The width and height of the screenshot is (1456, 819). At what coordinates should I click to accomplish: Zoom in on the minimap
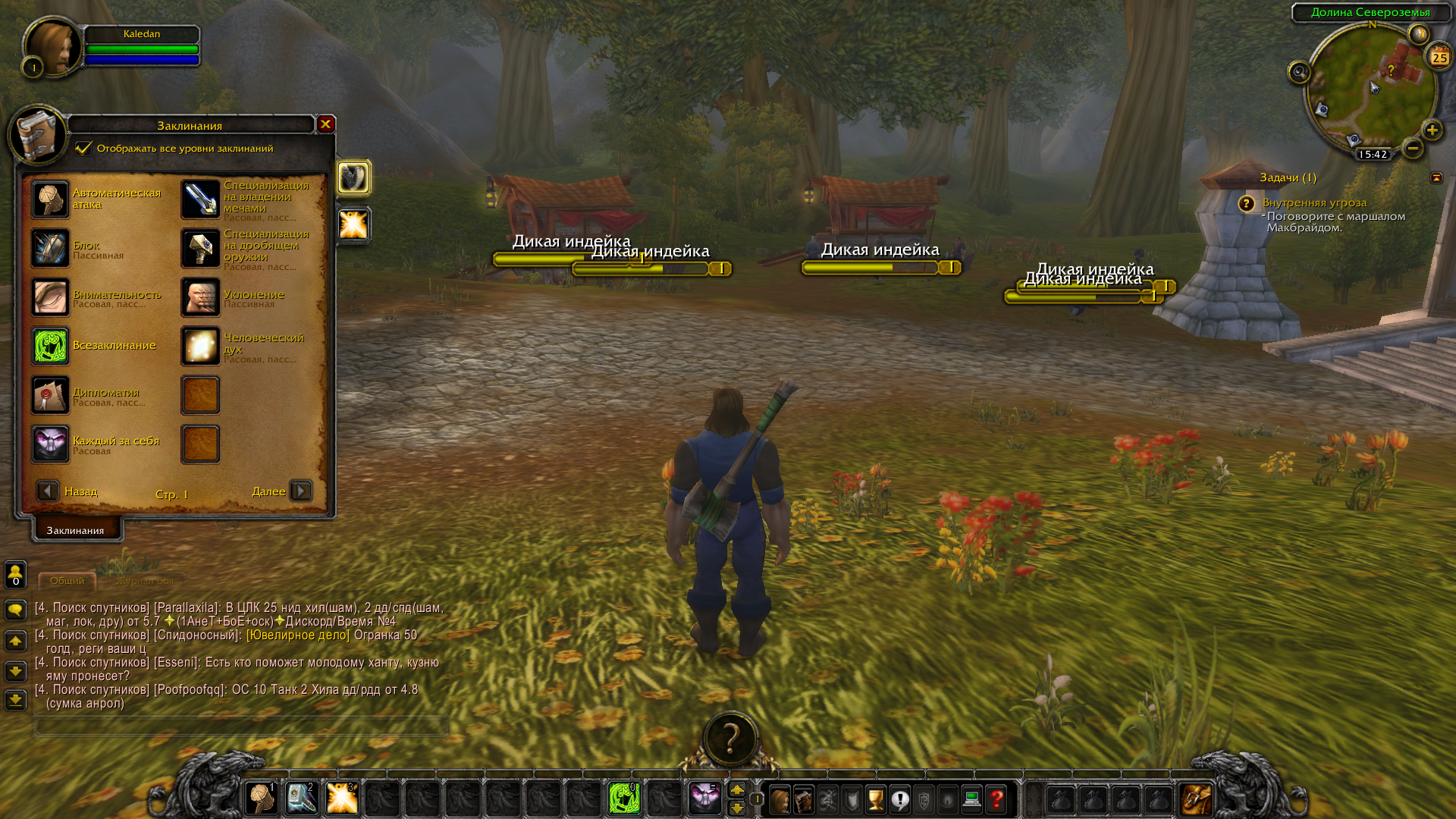point(1432,130)
